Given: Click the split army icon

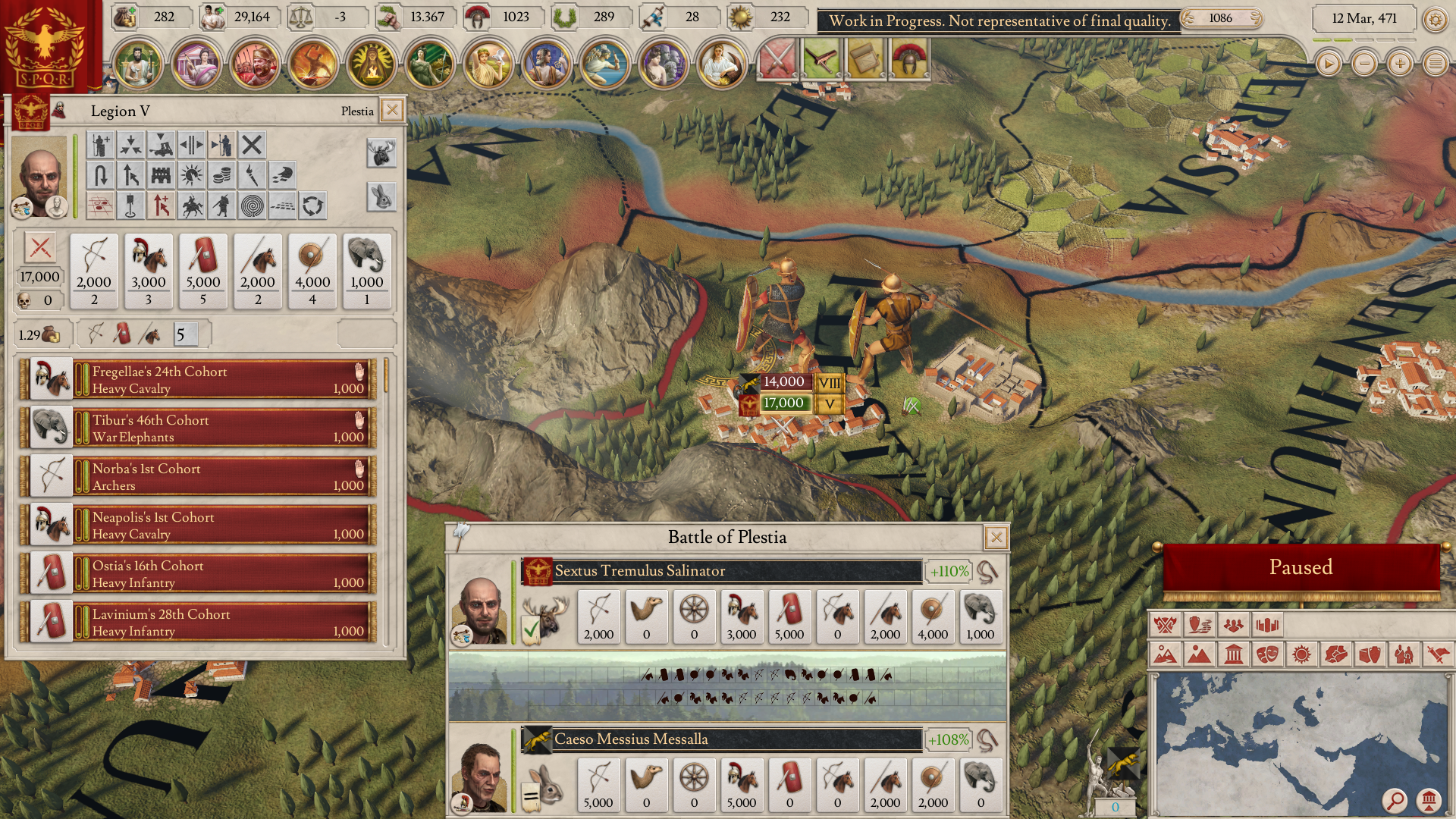Looking at the screenshot, I should click(191, 144).
